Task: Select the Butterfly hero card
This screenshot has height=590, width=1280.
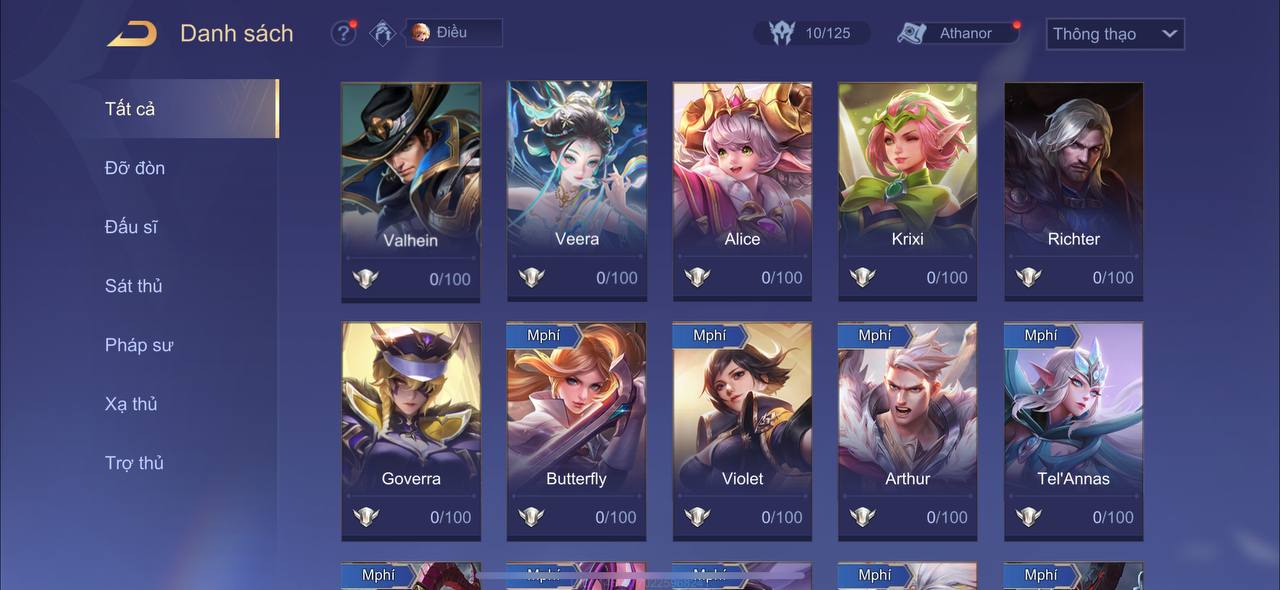Action: tap(577, 430)
